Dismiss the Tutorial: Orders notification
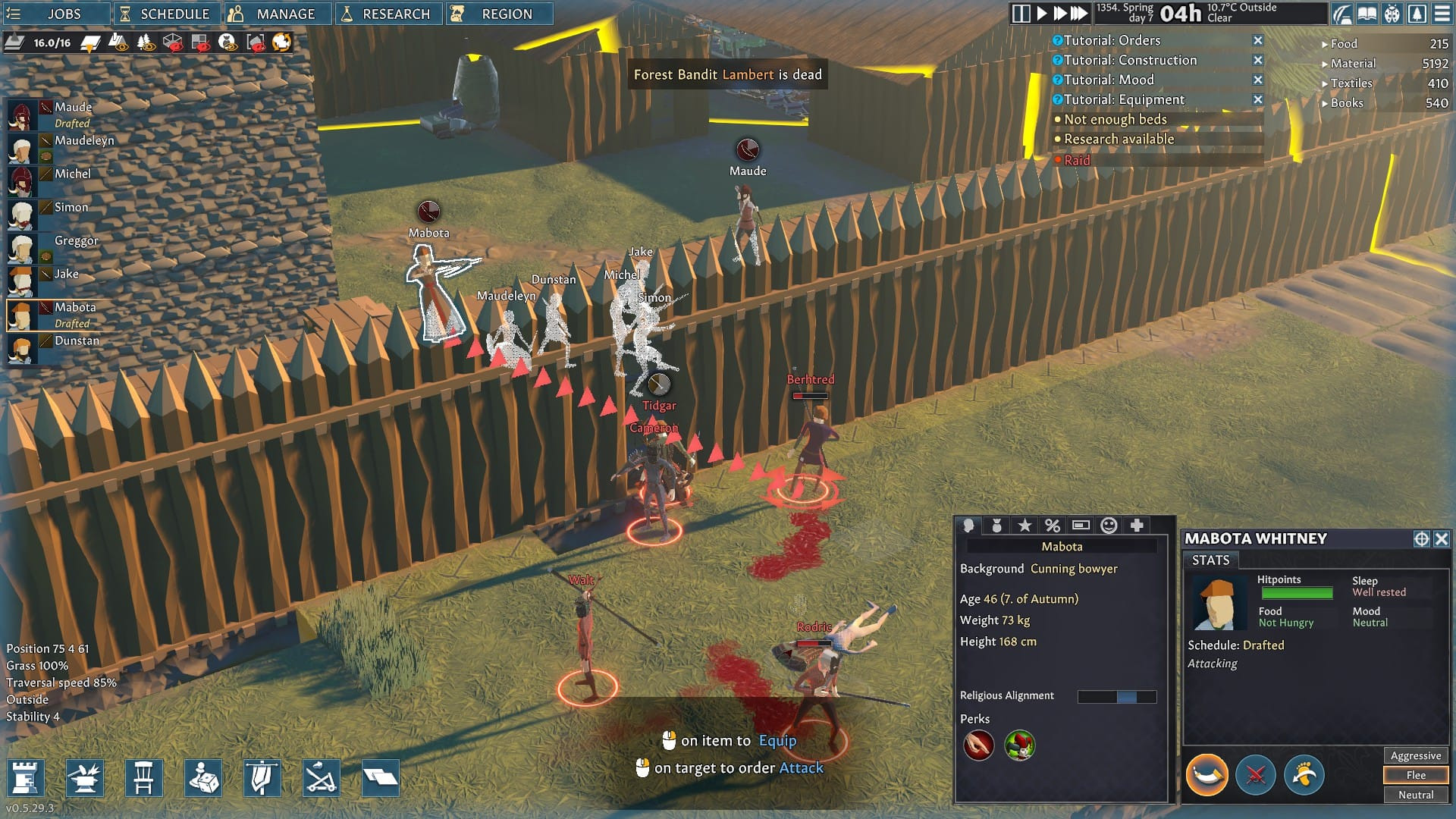The height and width of the screenshot is (819, 1456). [1258, 40]
